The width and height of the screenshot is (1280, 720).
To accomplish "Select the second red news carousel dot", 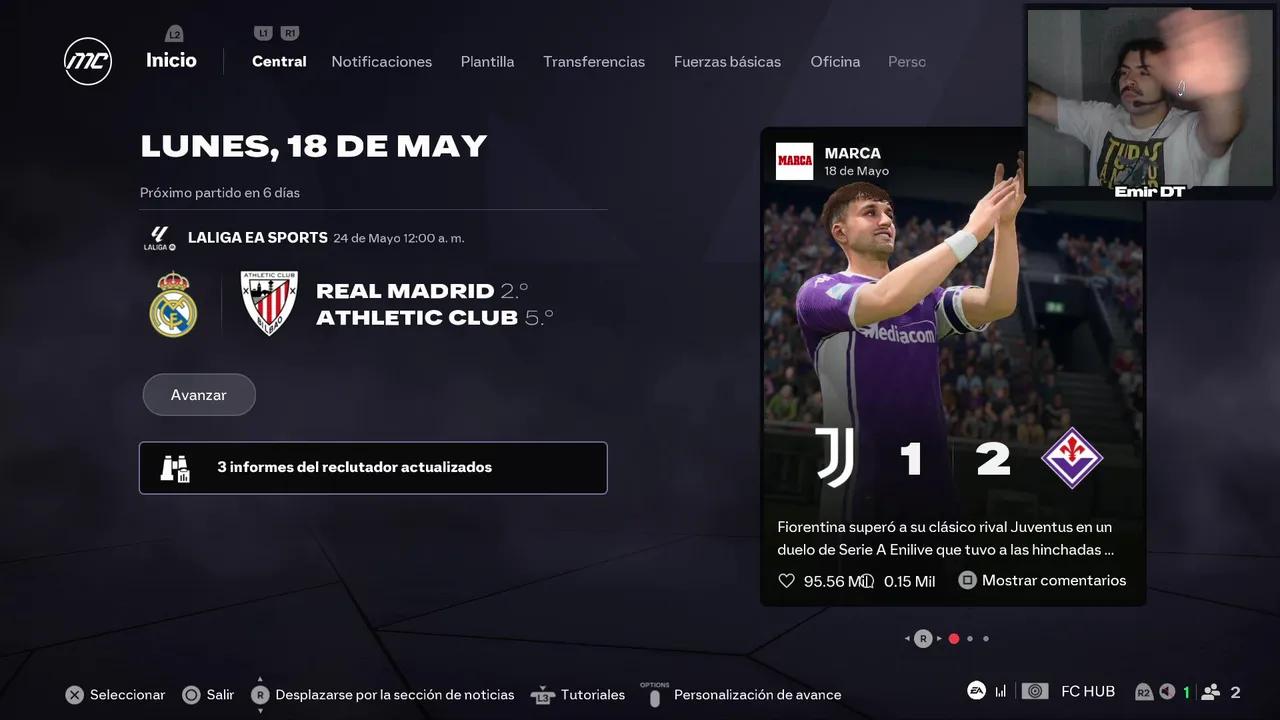I will pyautogui.click(x=954, y=638).
